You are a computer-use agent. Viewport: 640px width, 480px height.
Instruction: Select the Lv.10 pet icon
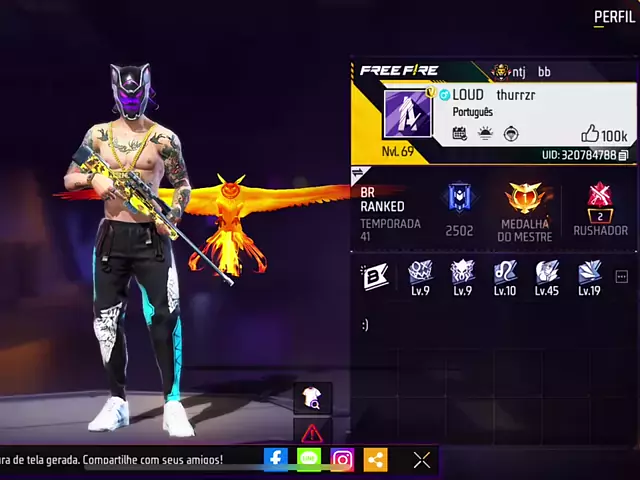505,272
